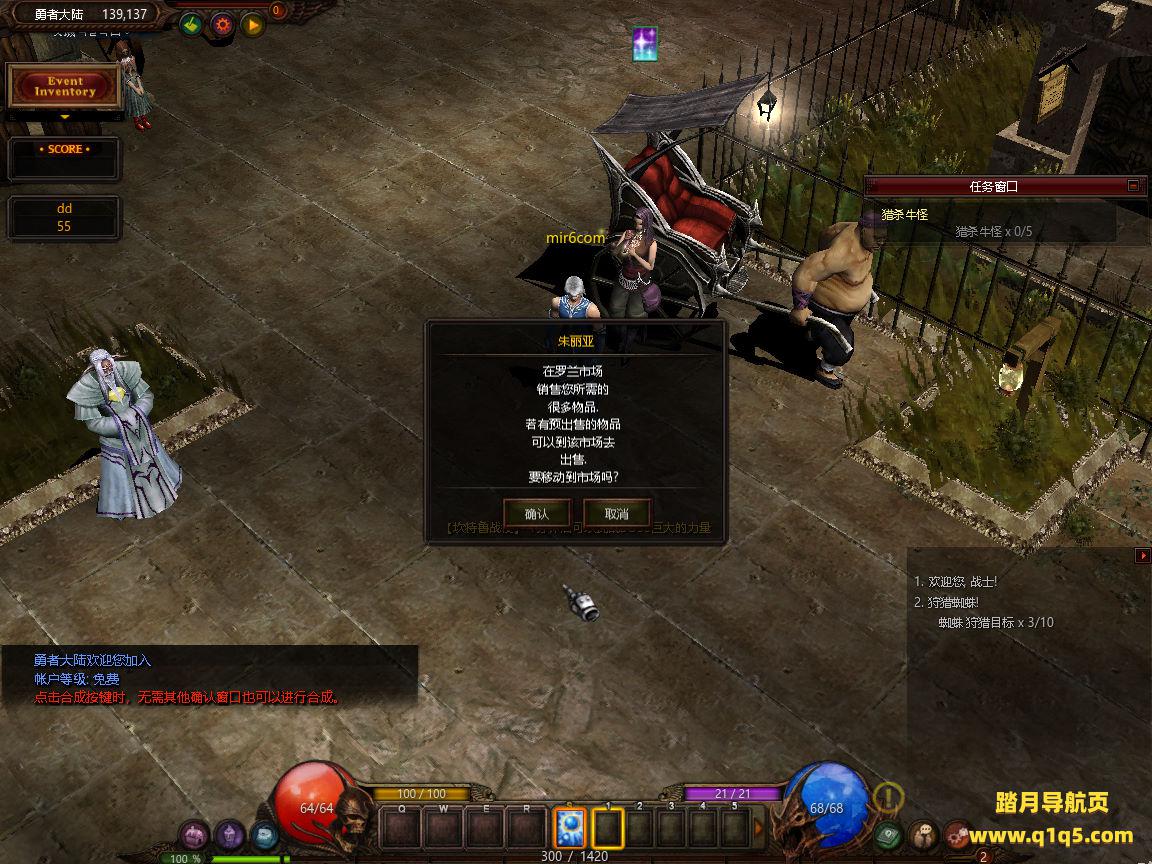Click the yellow exclamation alert icon
Image resolution: width=1152 pixels, height=864 pixels.
888,797
